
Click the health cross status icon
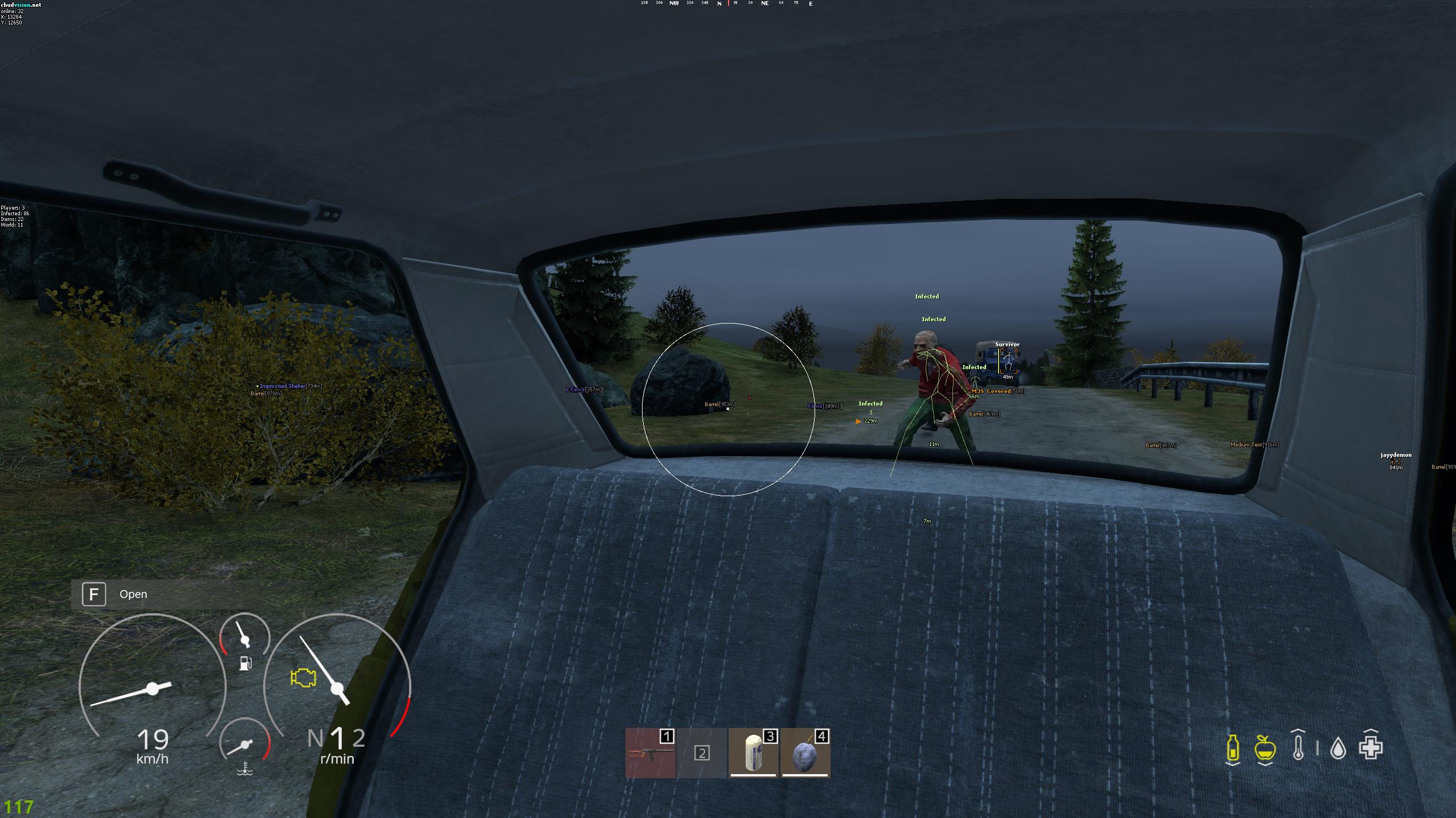click(1371, 747)
